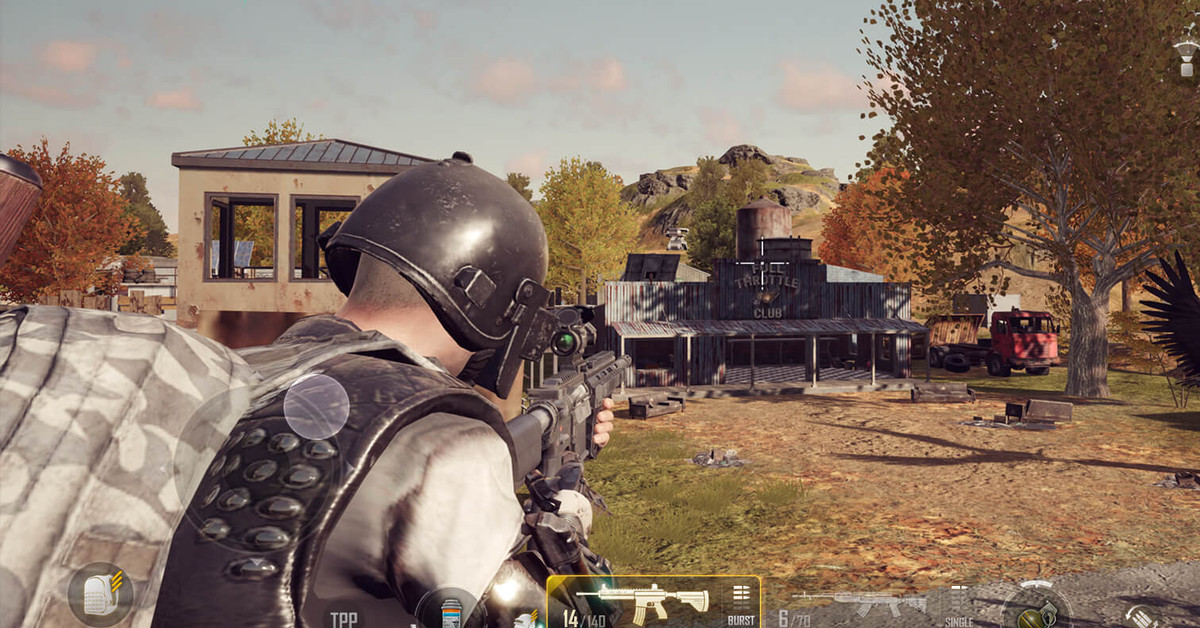Toggle the TPP camera perspective
This screenshot has height=628, width=1200.
(345, 618)
